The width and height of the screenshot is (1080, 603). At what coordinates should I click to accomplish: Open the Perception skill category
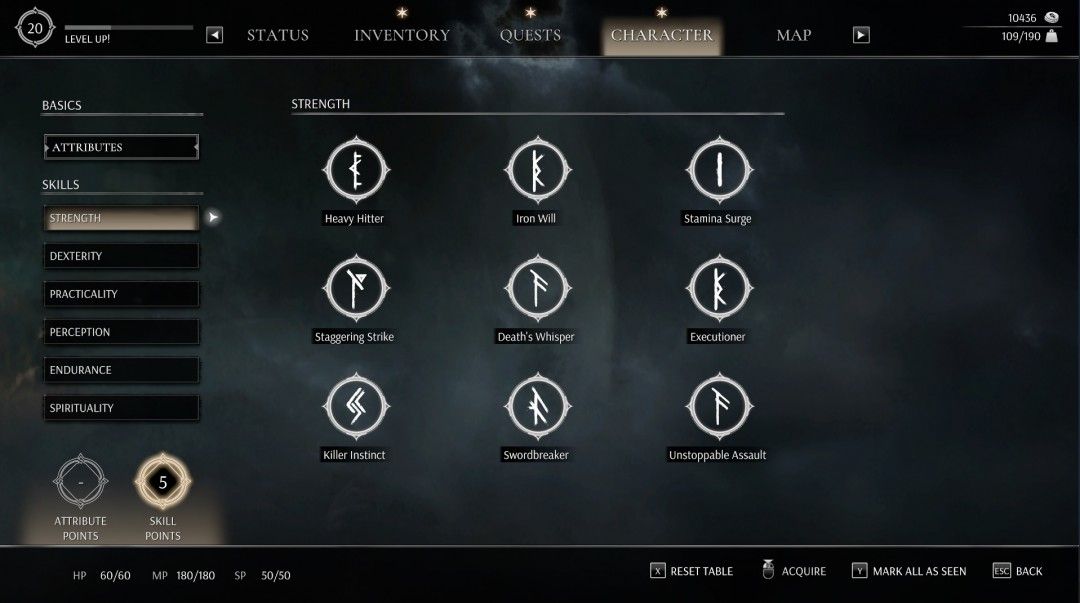click(x=121, y=332)
